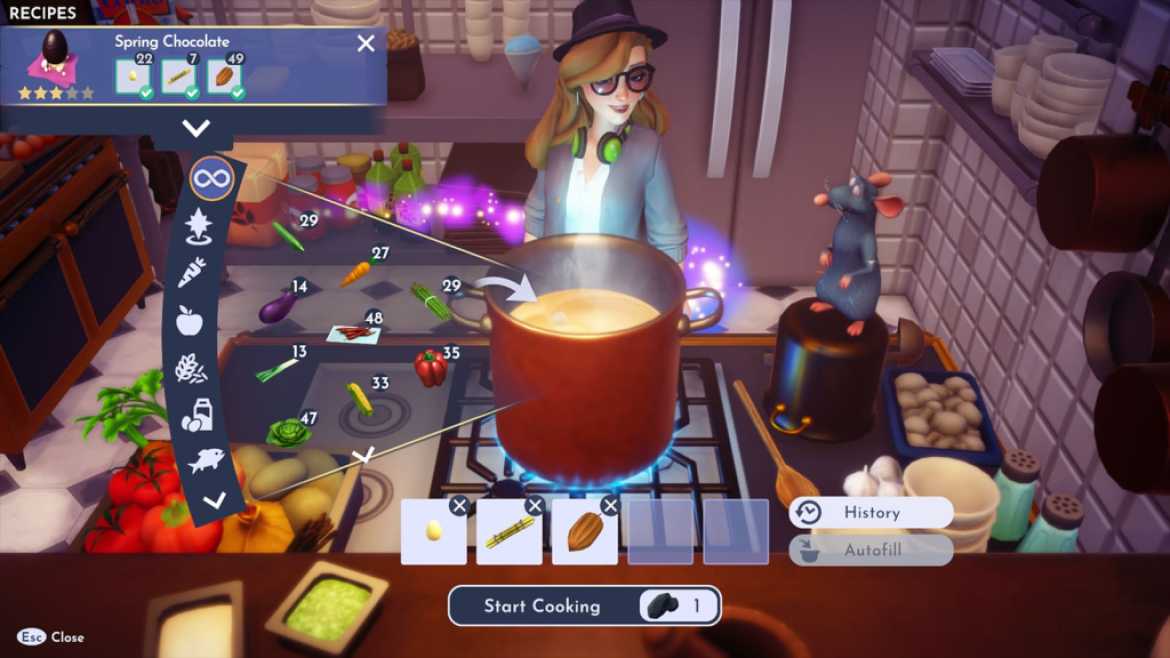Expand the recipe panel down arrow
1170x658 pixels.
point(196,127)
